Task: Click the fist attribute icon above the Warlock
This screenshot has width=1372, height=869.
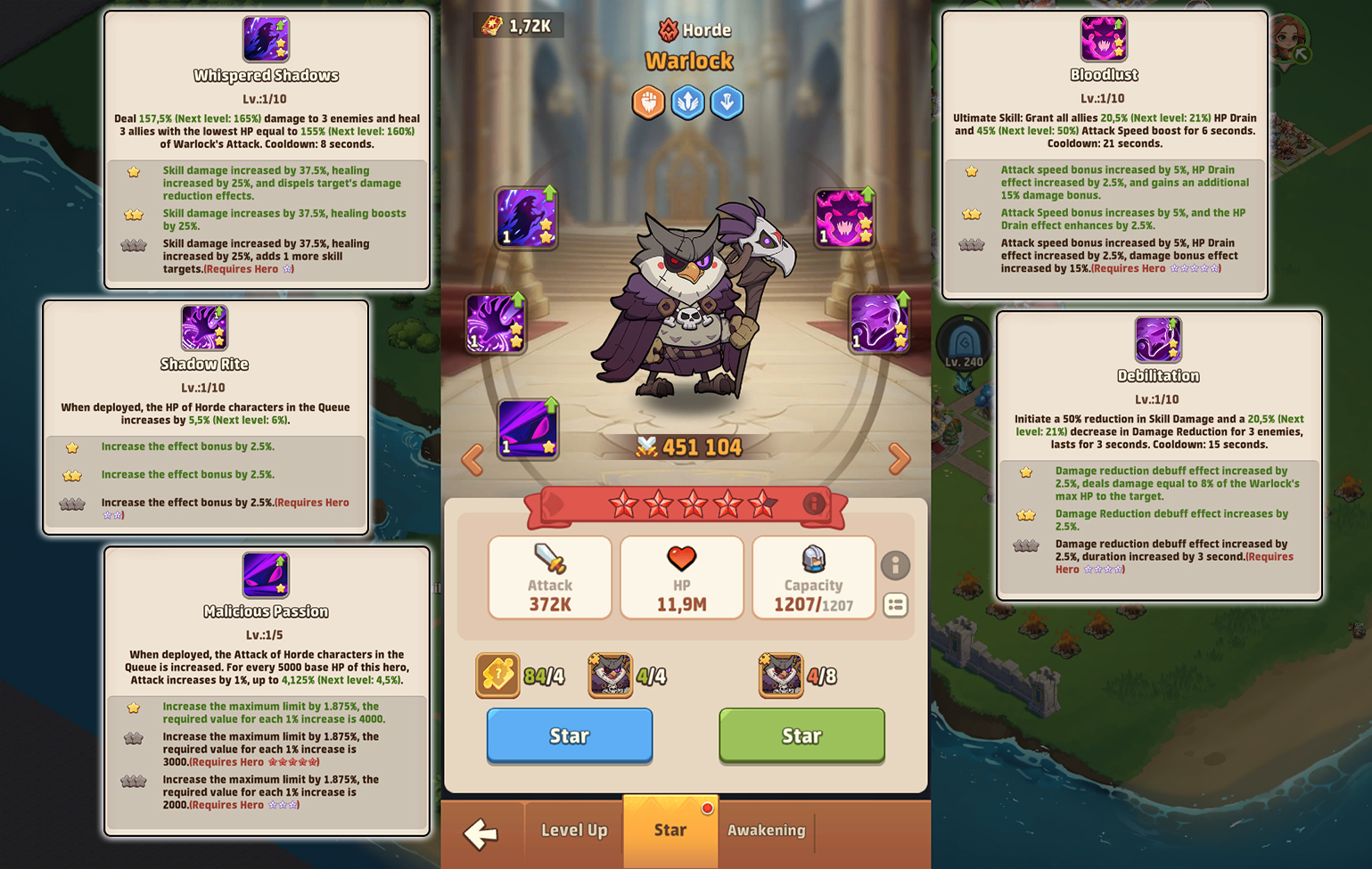Action: tap(648, 102)
